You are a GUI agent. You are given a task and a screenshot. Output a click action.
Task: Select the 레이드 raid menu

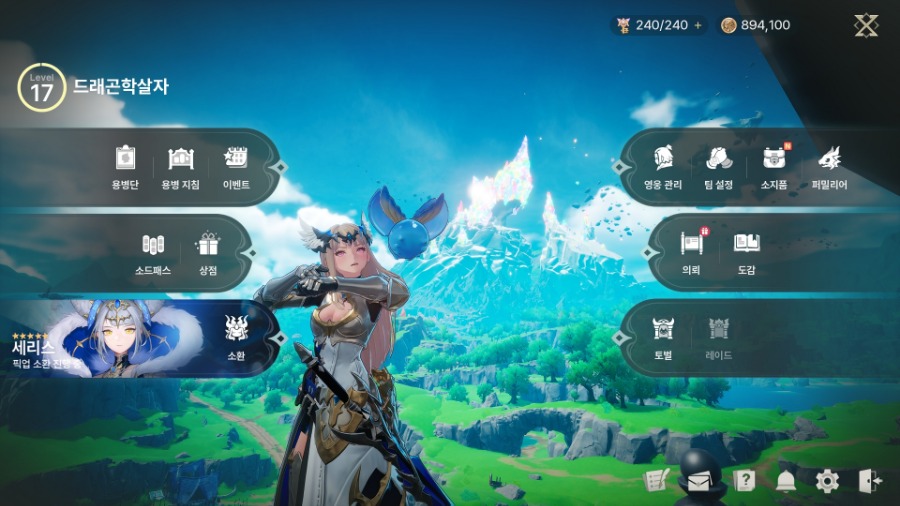click(719, 336)
